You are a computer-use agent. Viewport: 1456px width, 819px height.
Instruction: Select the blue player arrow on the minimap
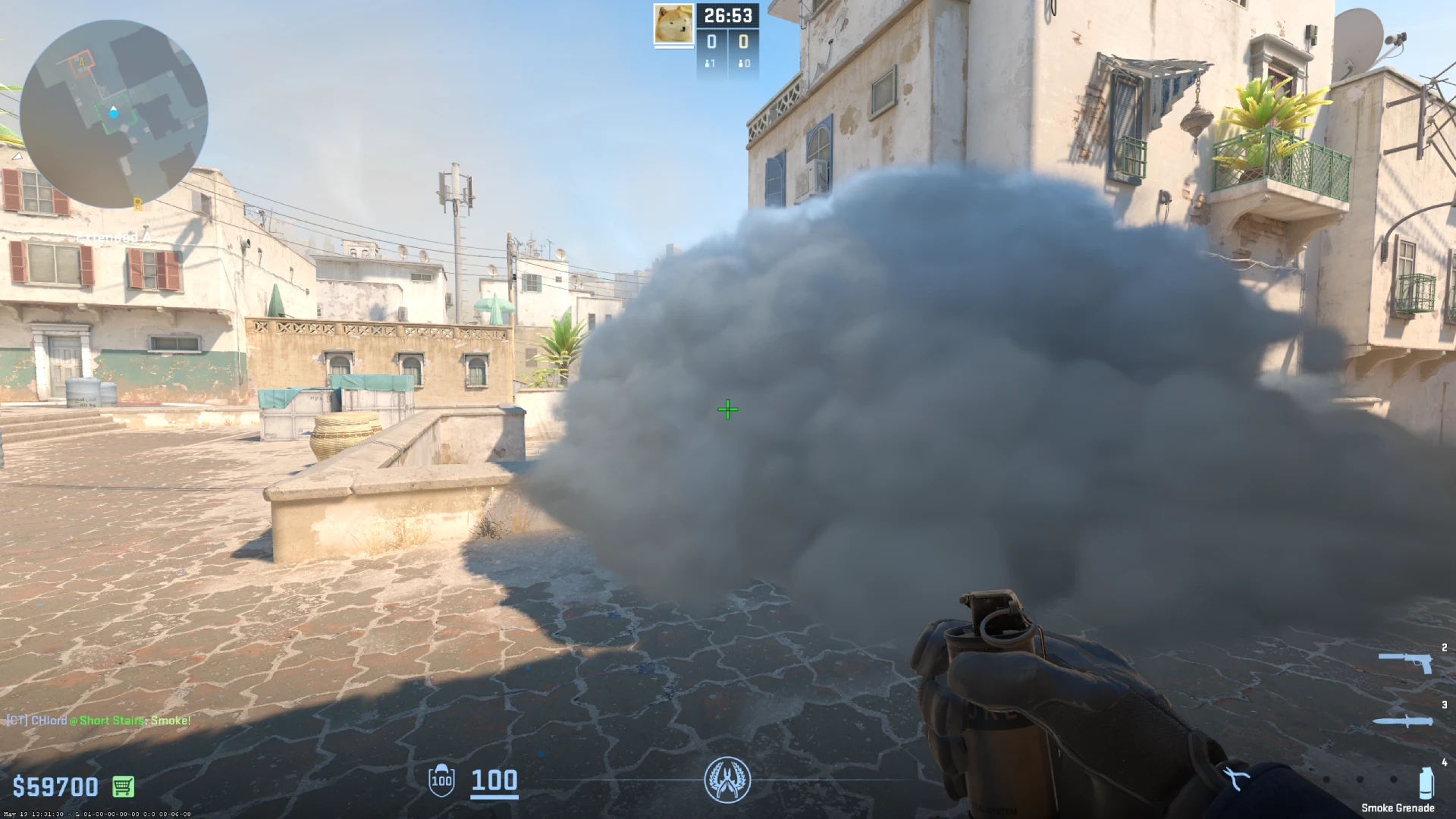click(114, 112)
